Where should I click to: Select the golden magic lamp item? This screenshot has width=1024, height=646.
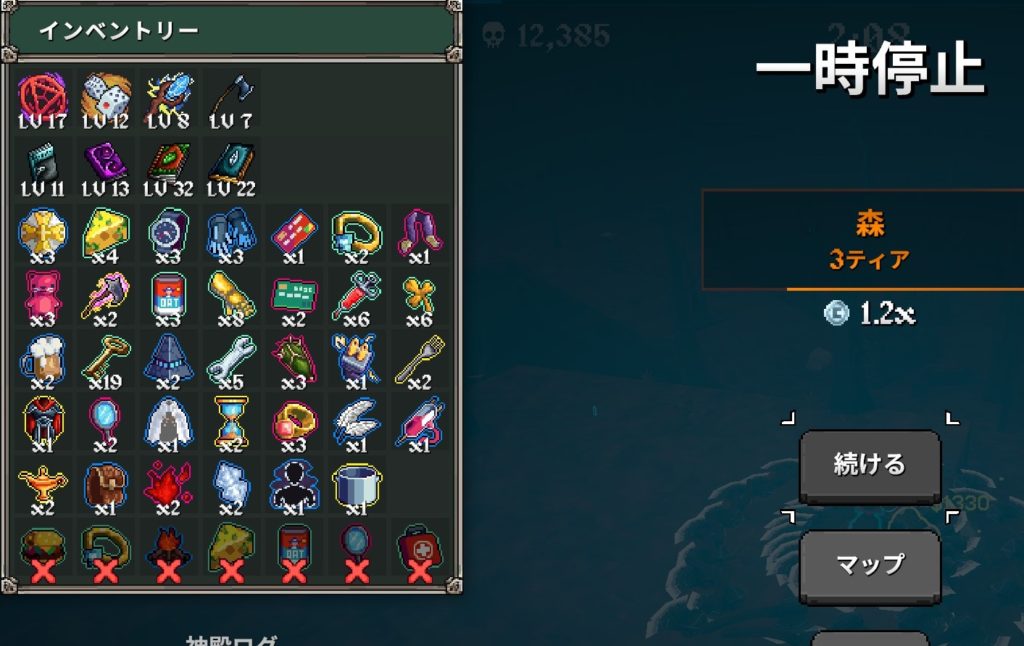tap(42, 484)
